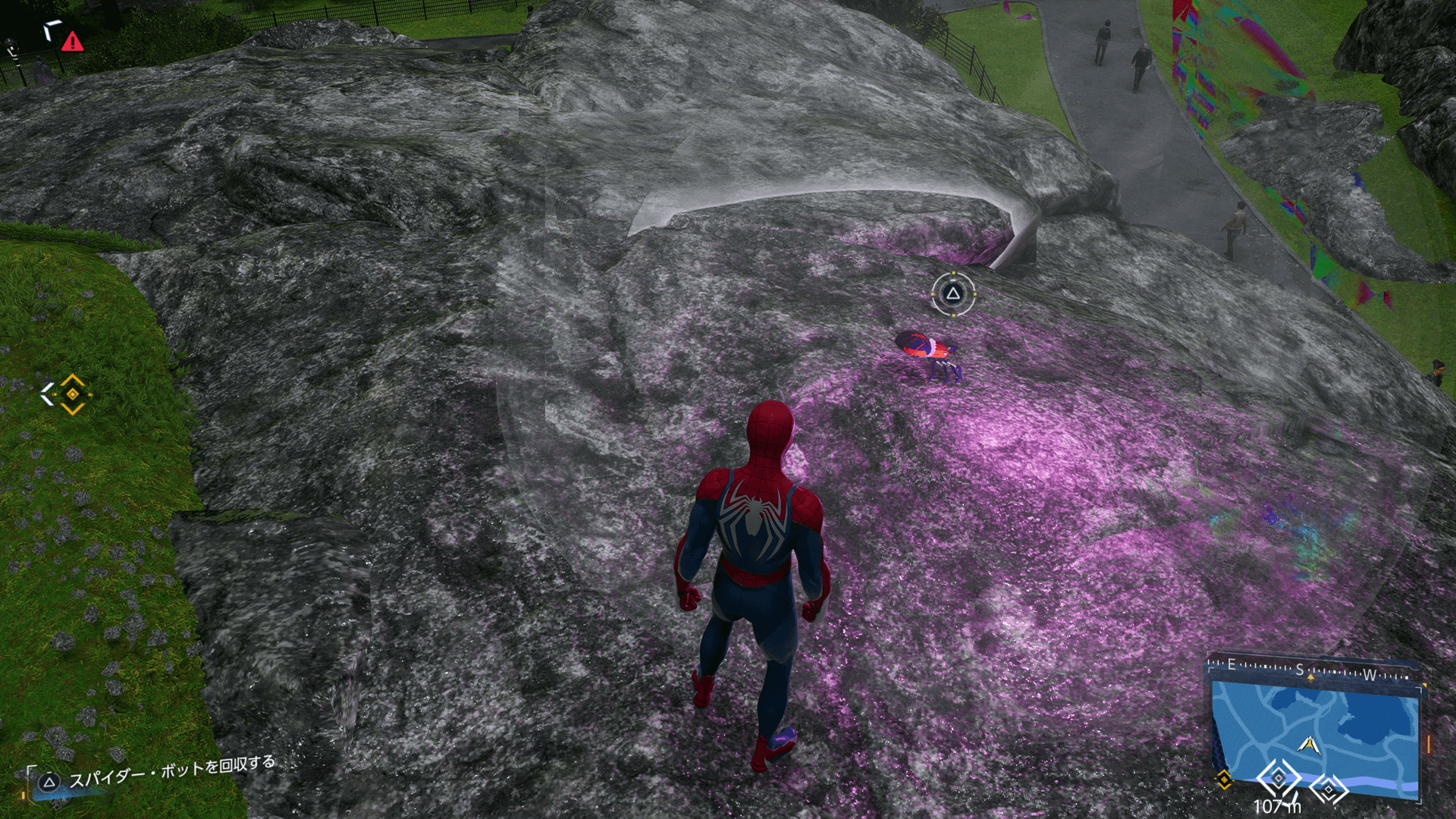Select the yellow diamond objective marker at left edge
This screenshot has width=1456, height=819.
[x=72, y=394]
